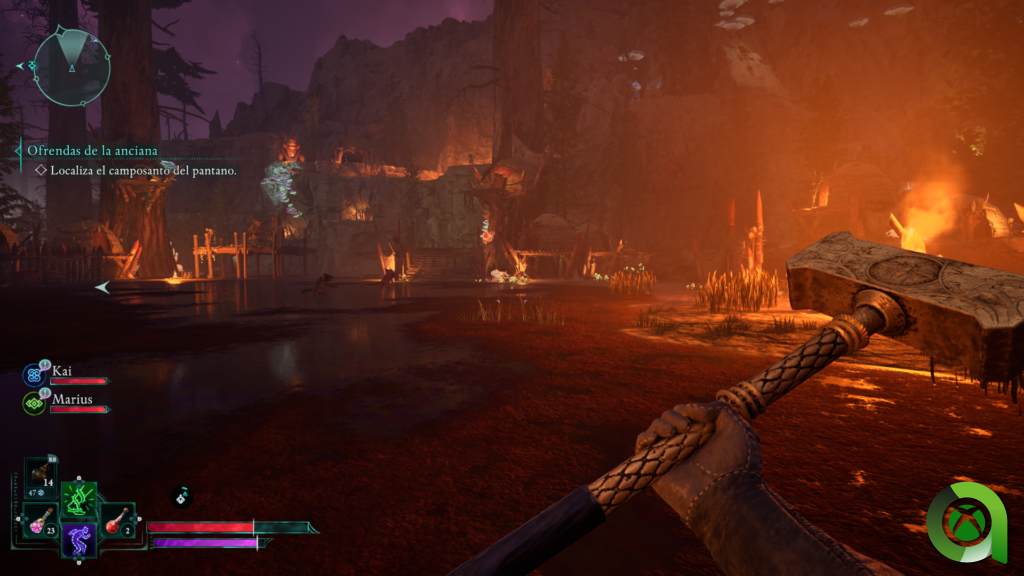The width and height of the screenshot is (1024, 576).
Task: Open the 'Ofrendas de la anciana' quest tracker
Action: pyautogui.click(x=92, y=151)
